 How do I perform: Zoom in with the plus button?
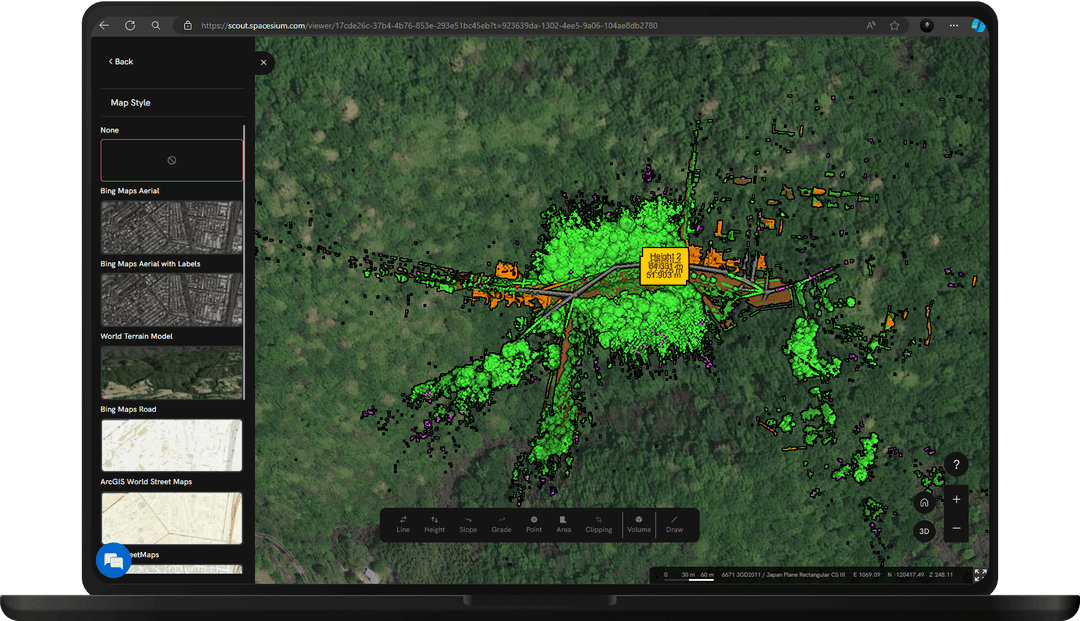[x=957, y=499]
